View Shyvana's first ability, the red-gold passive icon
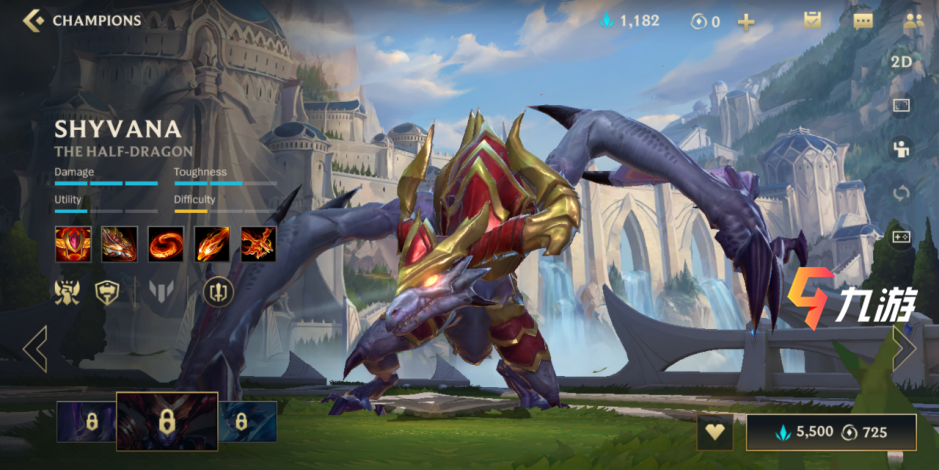939x470 pixels. coord(72,244)
